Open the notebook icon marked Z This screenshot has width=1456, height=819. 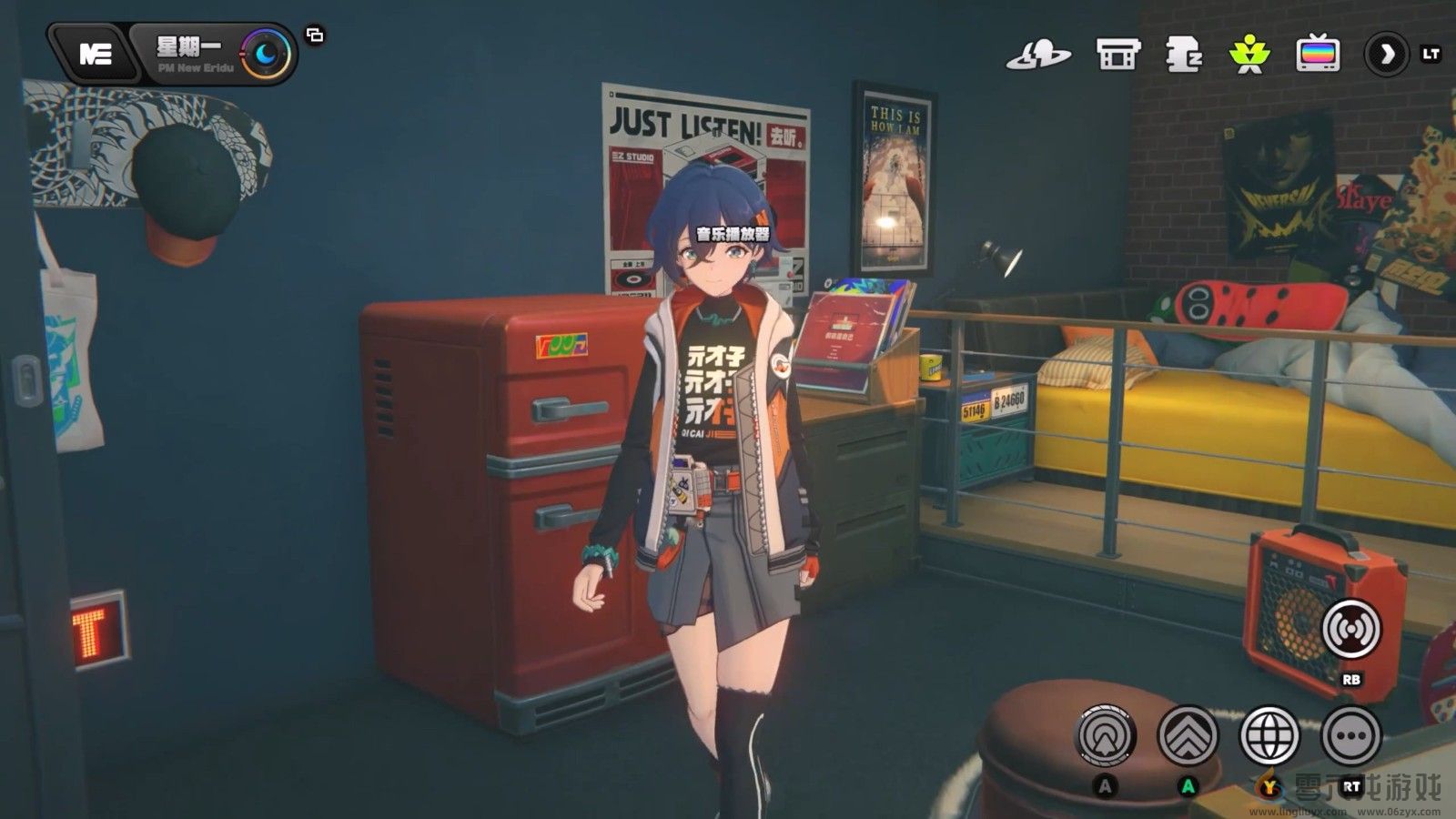pos(1184,55)
